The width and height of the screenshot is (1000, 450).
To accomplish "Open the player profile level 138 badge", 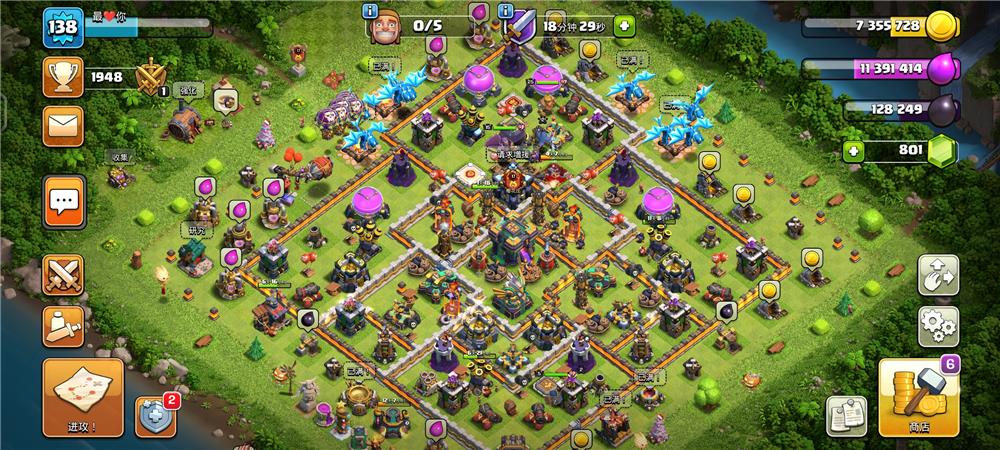I will coord(59,26).
